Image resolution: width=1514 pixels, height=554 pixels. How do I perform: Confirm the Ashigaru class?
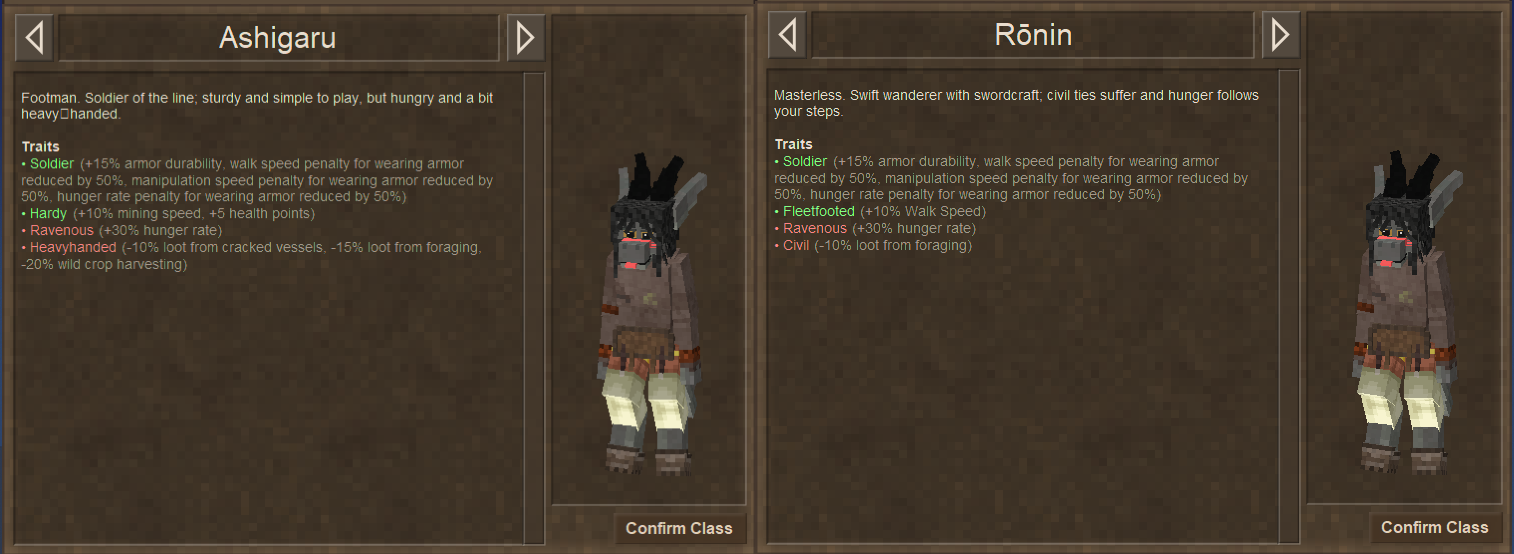point(679,528)
